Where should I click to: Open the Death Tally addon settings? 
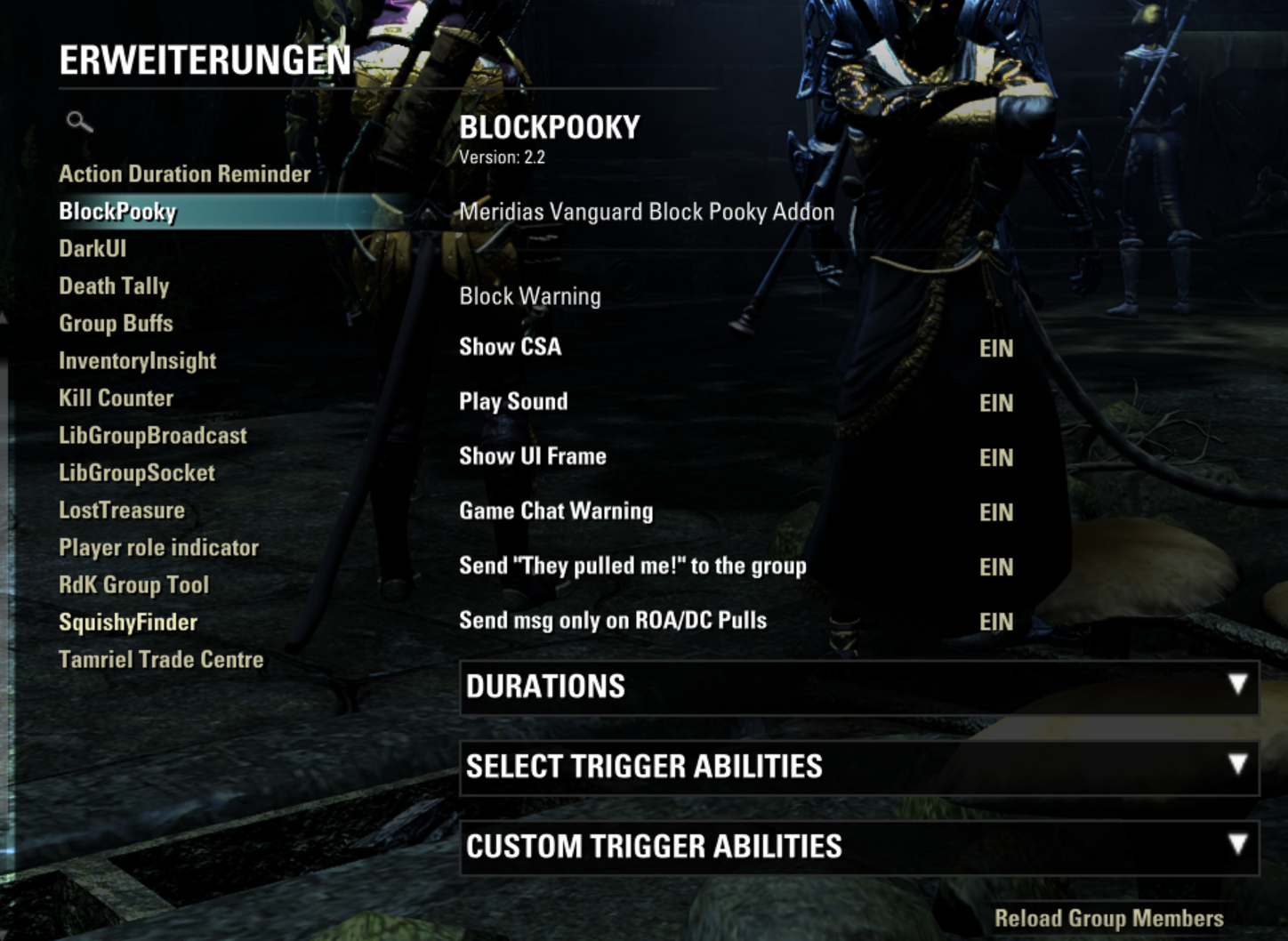coord(114,286)
